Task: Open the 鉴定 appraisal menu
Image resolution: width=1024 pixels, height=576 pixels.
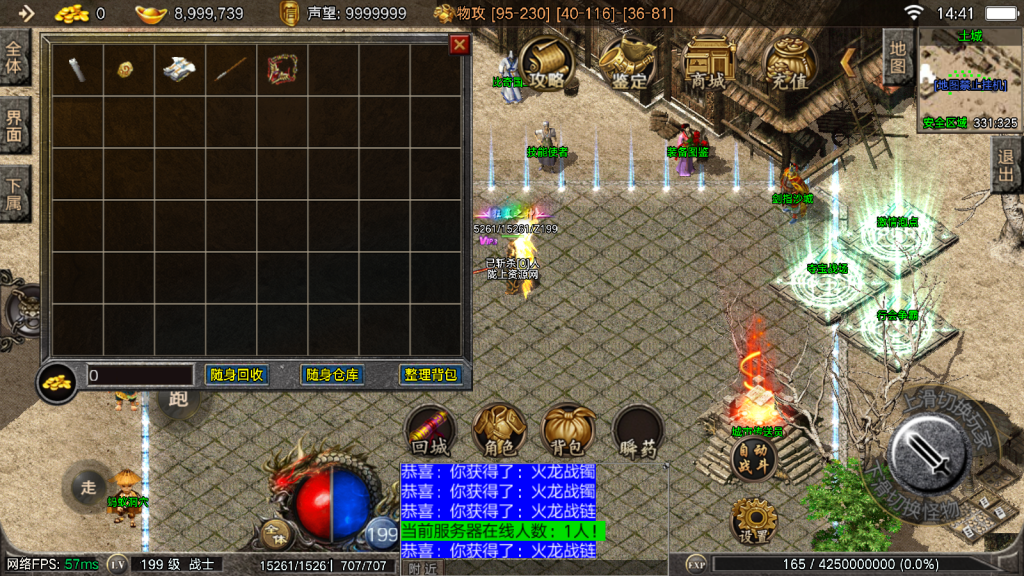Action: coord(628,66)
